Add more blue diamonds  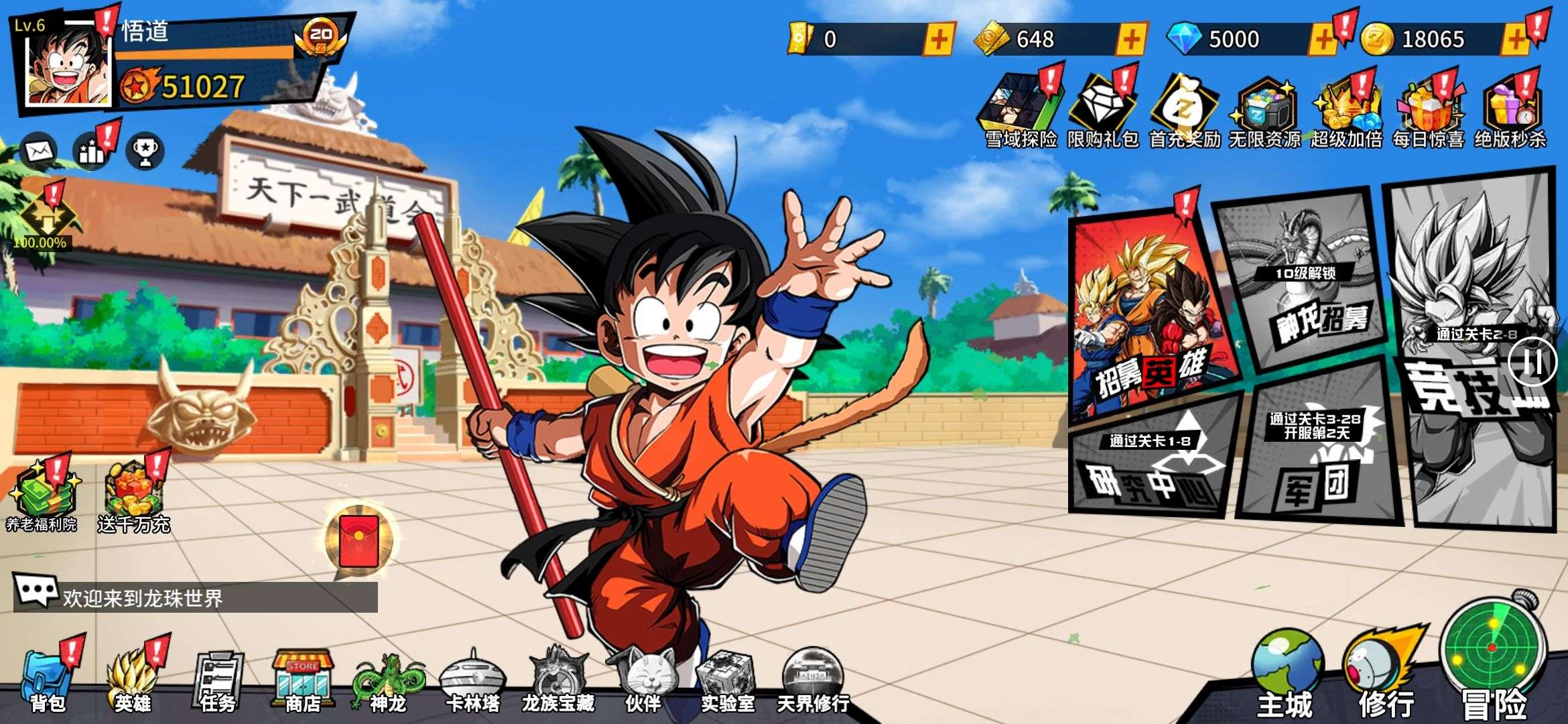pyautogui.click(x=1322, y=40)
